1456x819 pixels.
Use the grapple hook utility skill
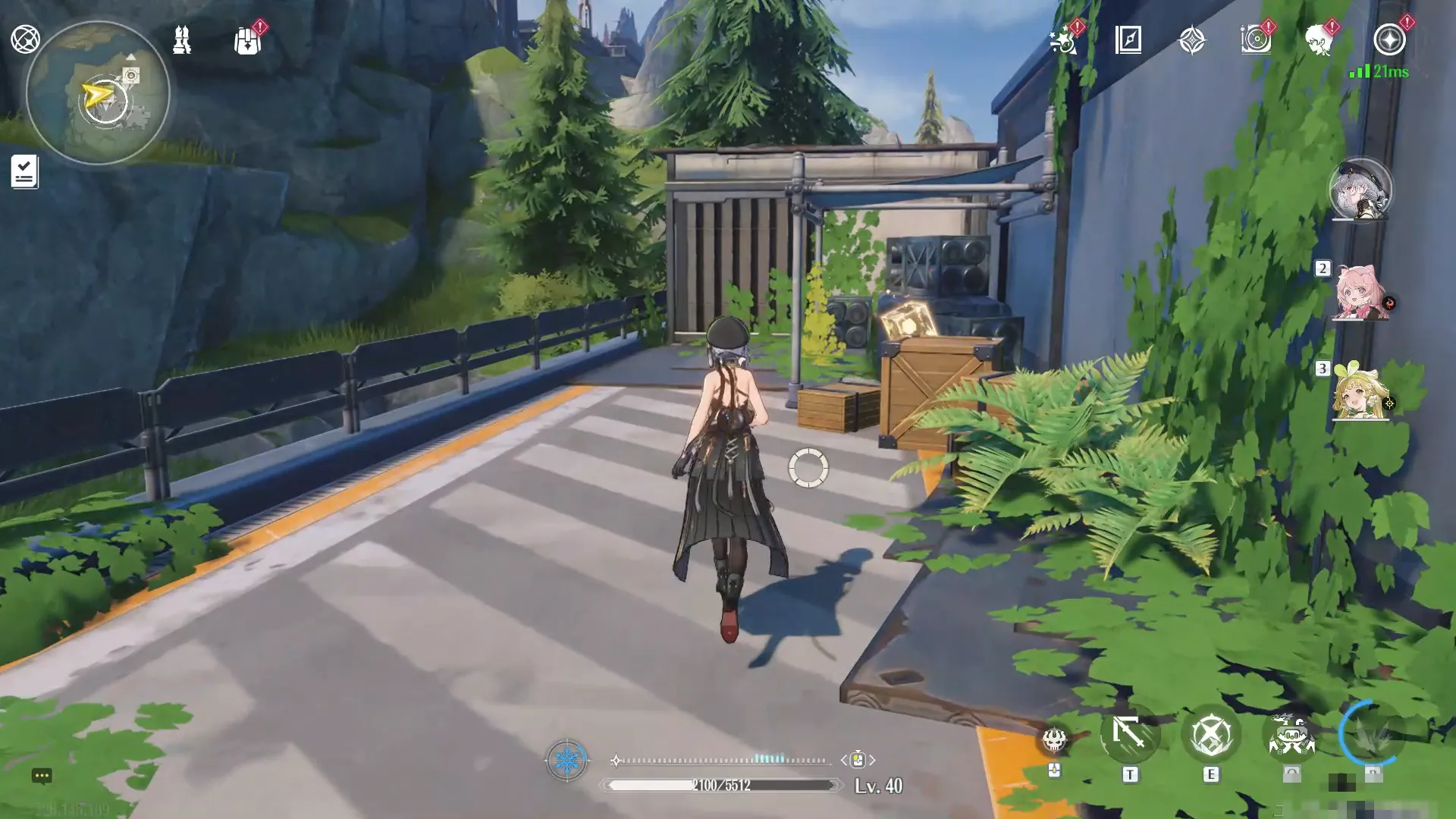tap(1130, 734)
